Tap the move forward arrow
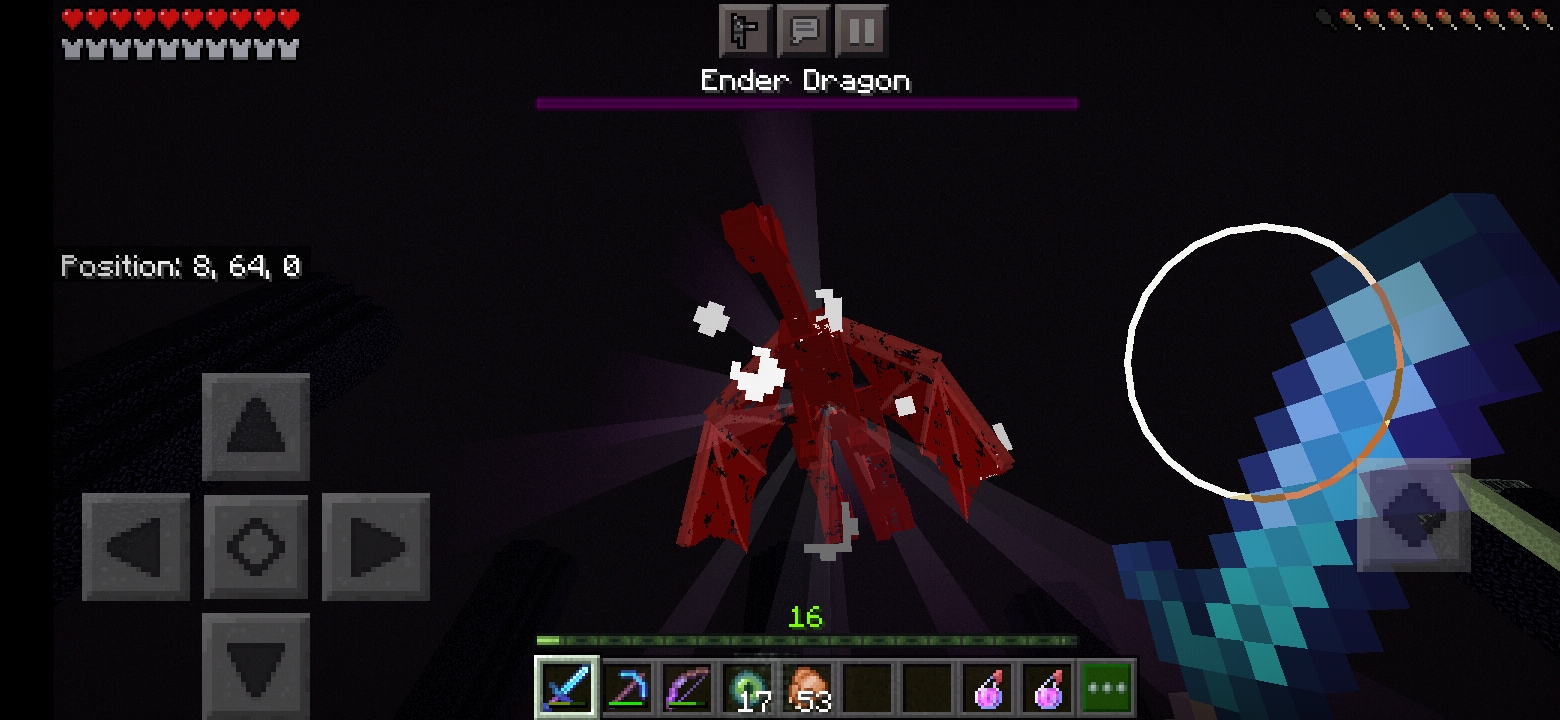 (256, 427)
